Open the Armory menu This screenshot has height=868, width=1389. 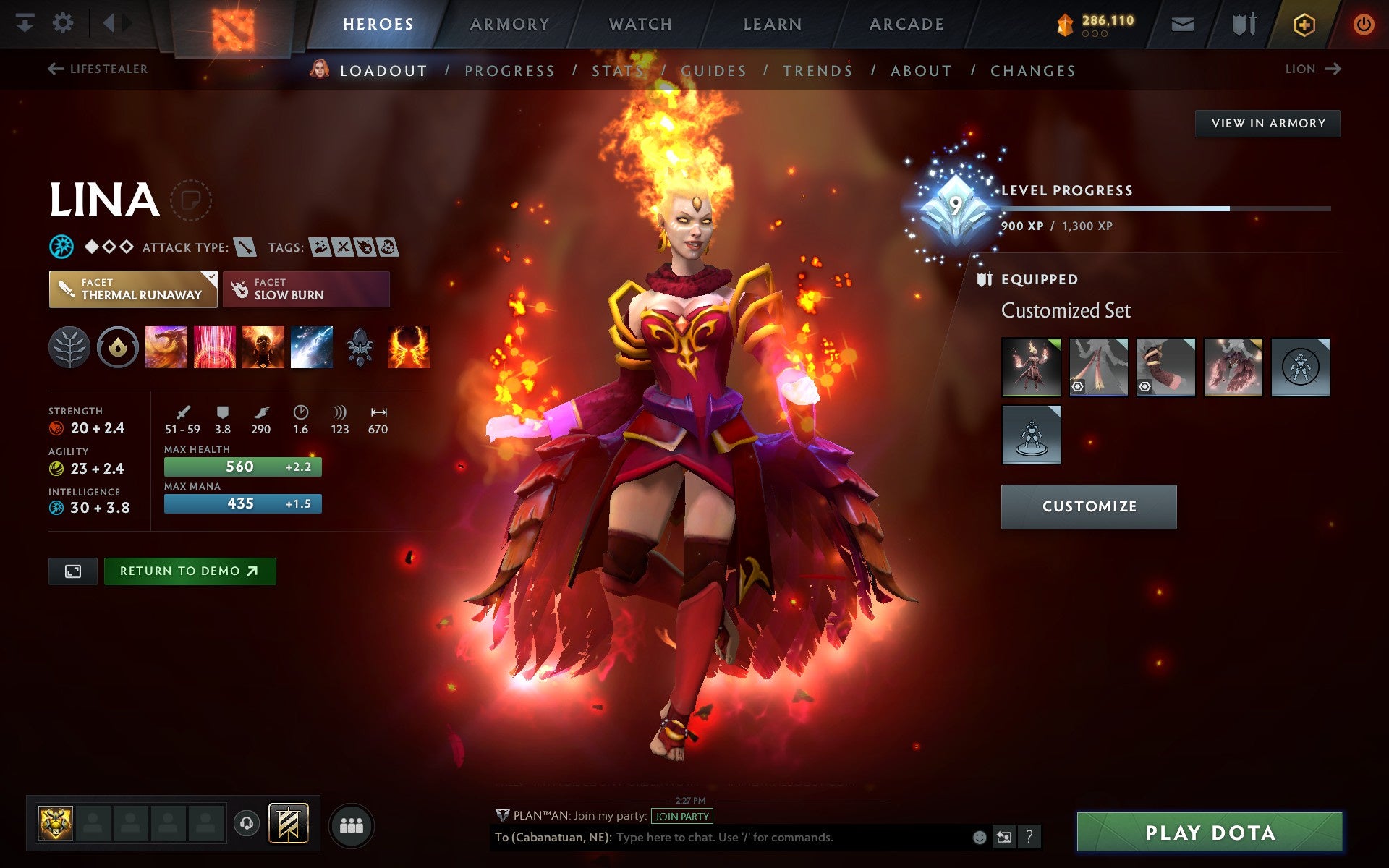click(509, 23)
